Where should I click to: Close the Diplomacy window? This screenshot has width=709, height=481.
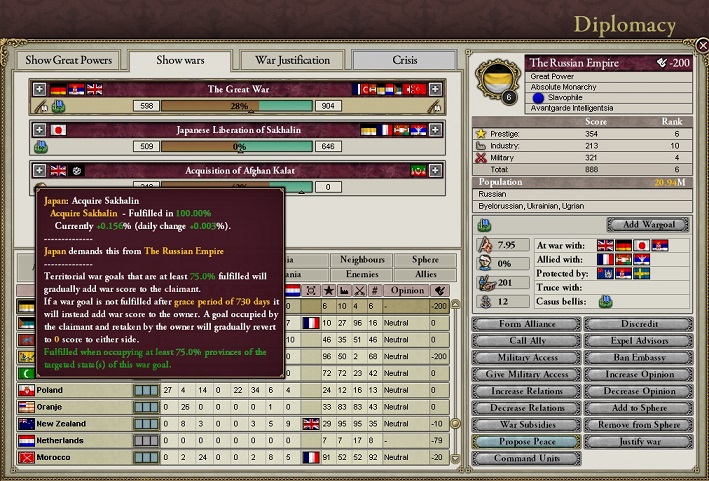pyautogui.click(x=702, y=46)
